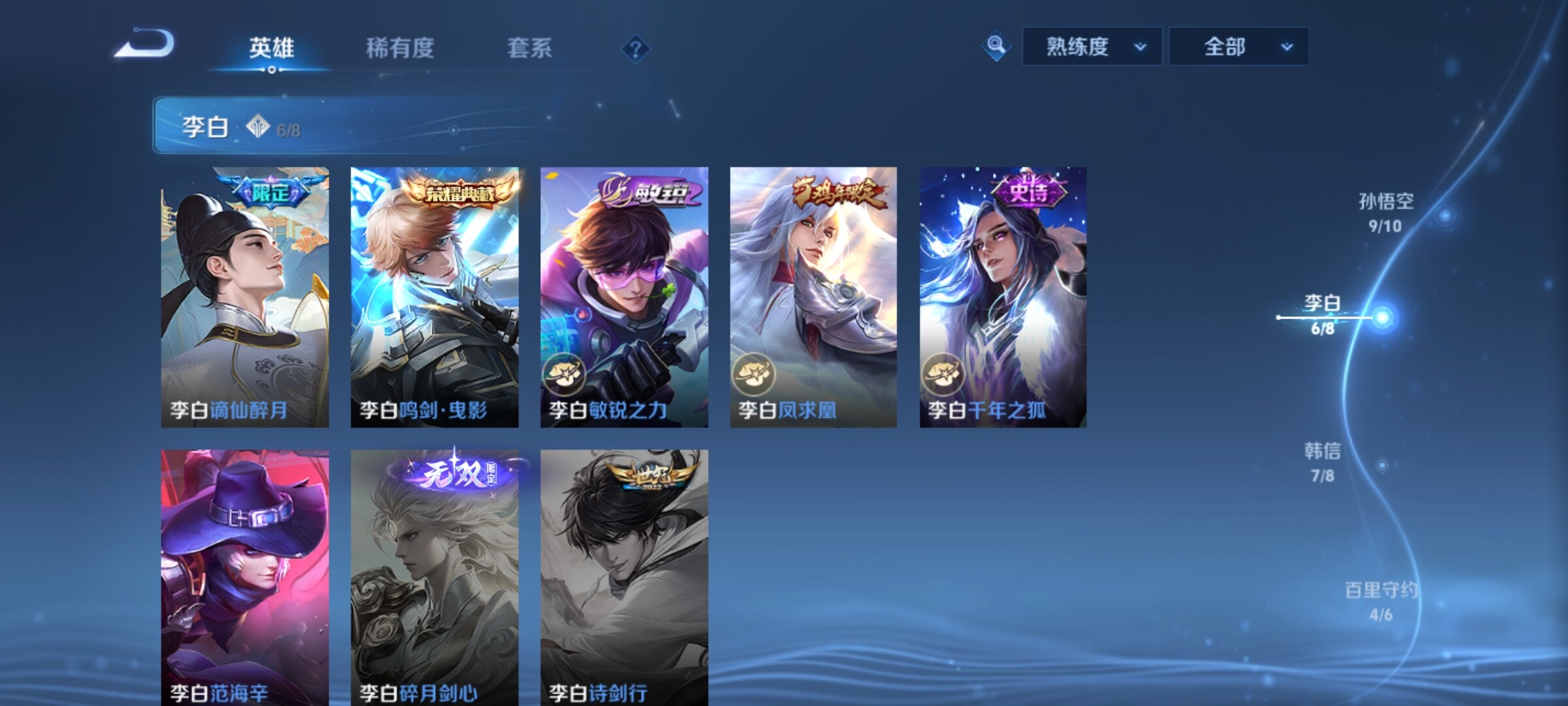The image size is (1568, 706).
Task: Switch to the 英雄 tab
Action: point(271,48)
